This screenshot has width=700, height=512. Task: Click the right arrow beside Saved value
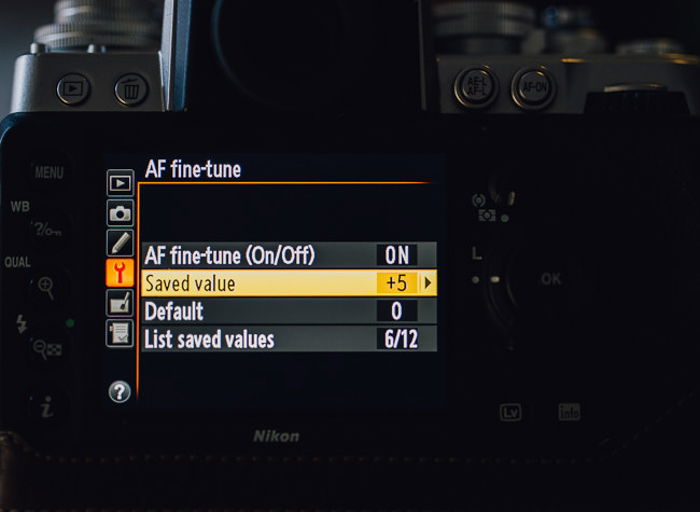tap(428, 283)
